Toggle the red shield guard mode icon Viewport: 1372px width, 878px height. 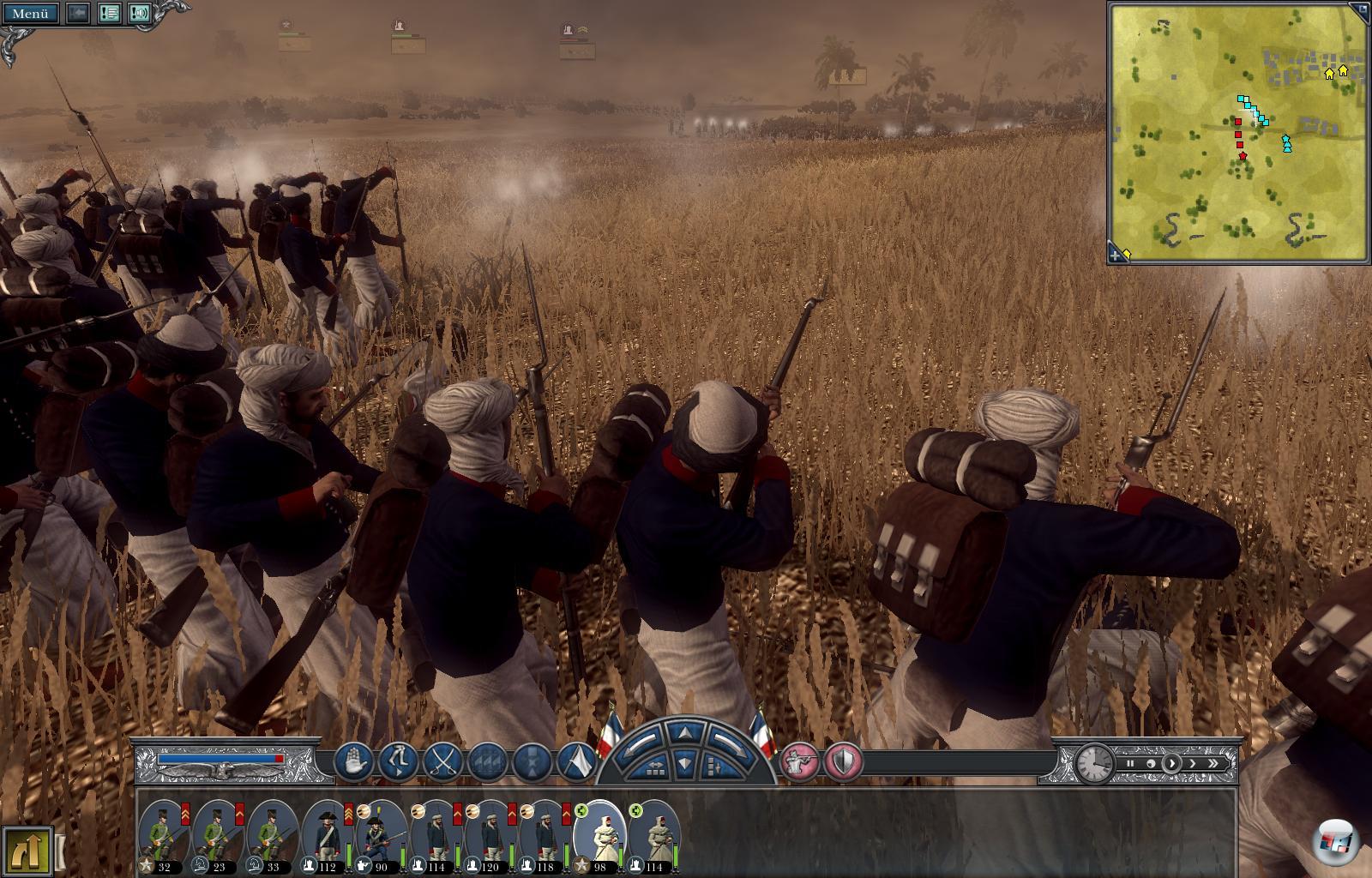tap(843, 761)
